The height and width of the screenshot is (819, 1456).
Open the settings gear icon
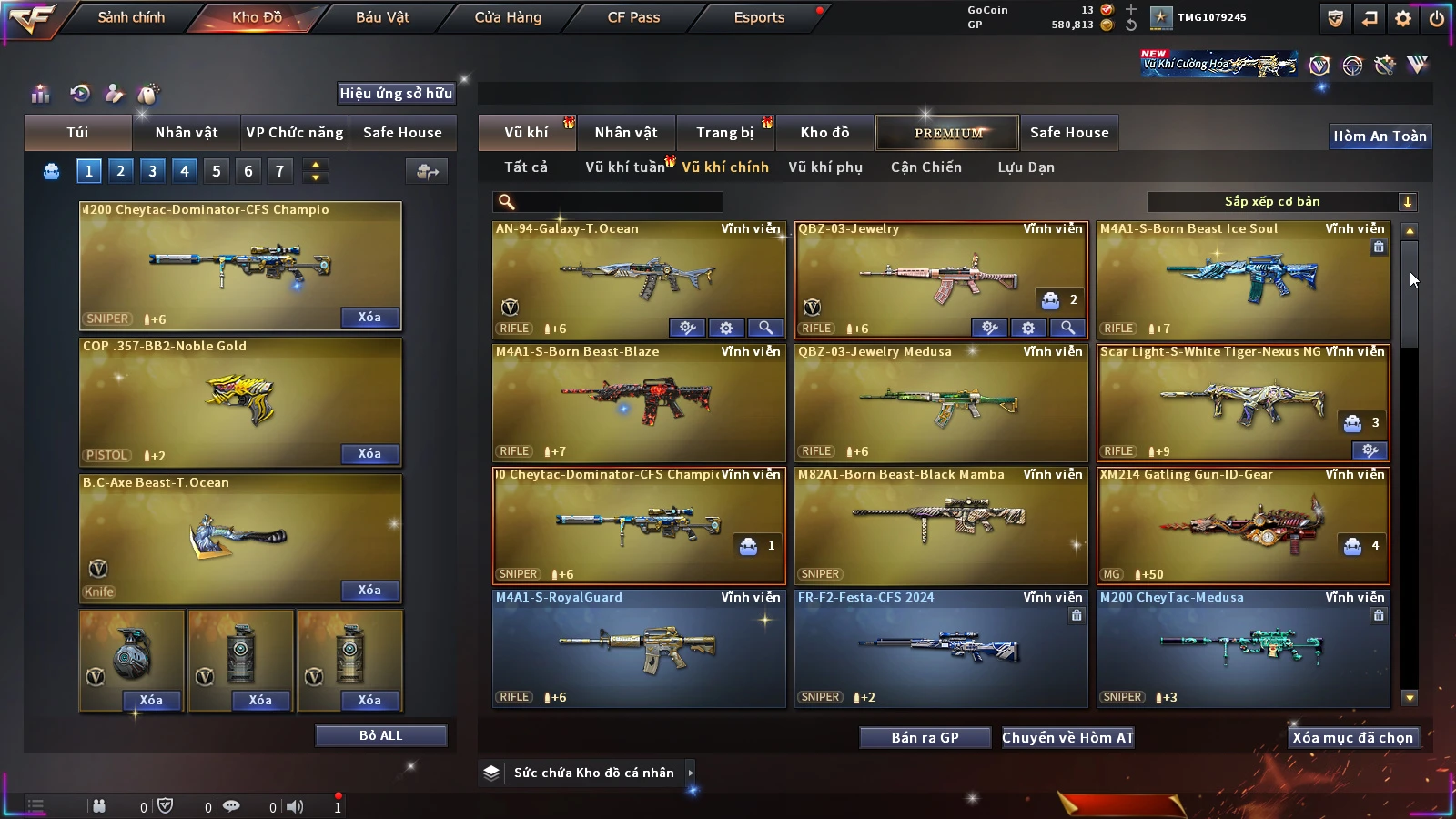1403,18
